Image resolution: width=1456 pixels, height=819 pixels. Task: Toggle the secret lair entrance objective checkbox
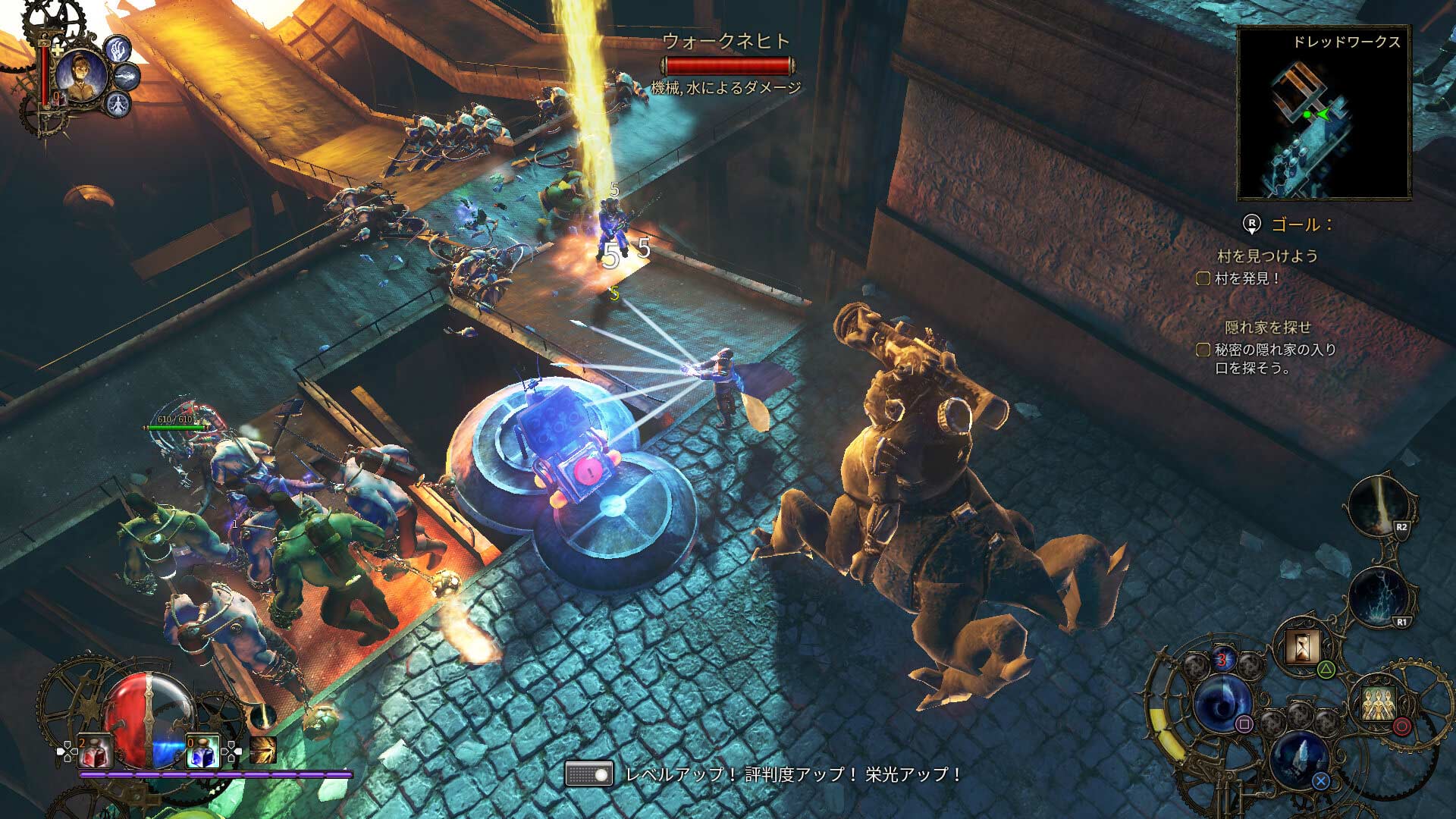[x=1203, y=350]
